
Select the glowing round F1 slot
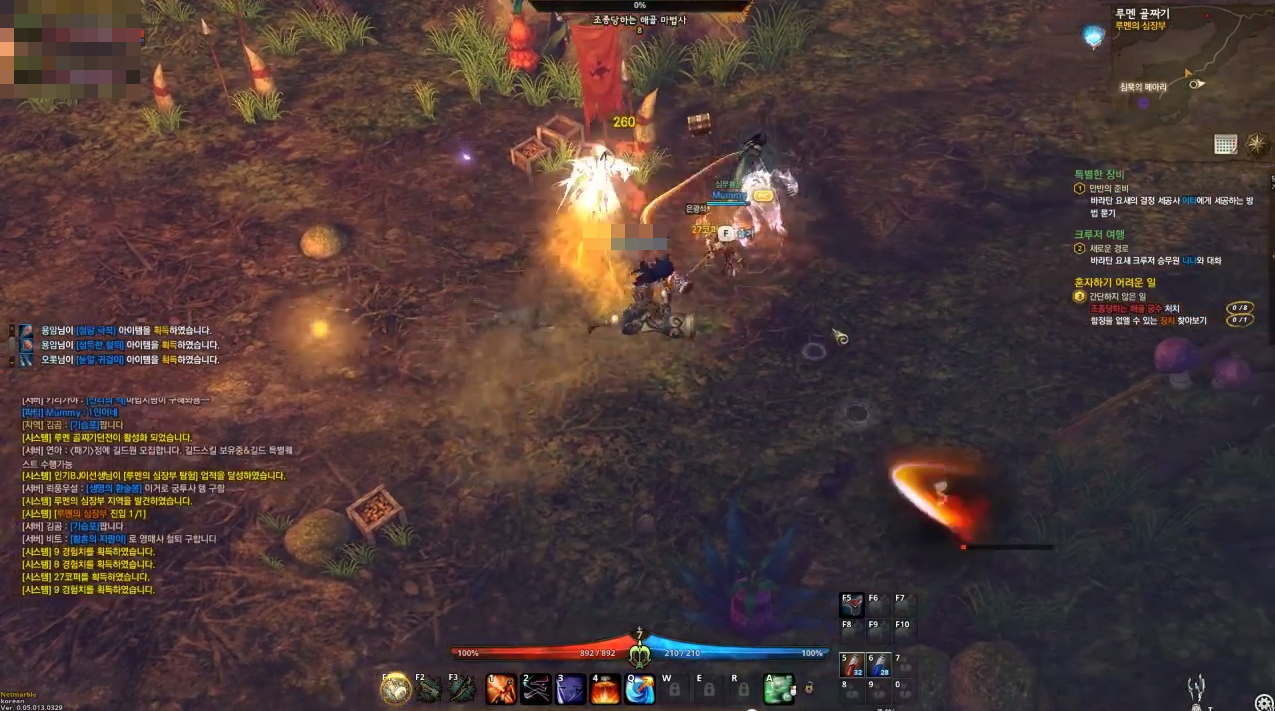coord(396,689)
